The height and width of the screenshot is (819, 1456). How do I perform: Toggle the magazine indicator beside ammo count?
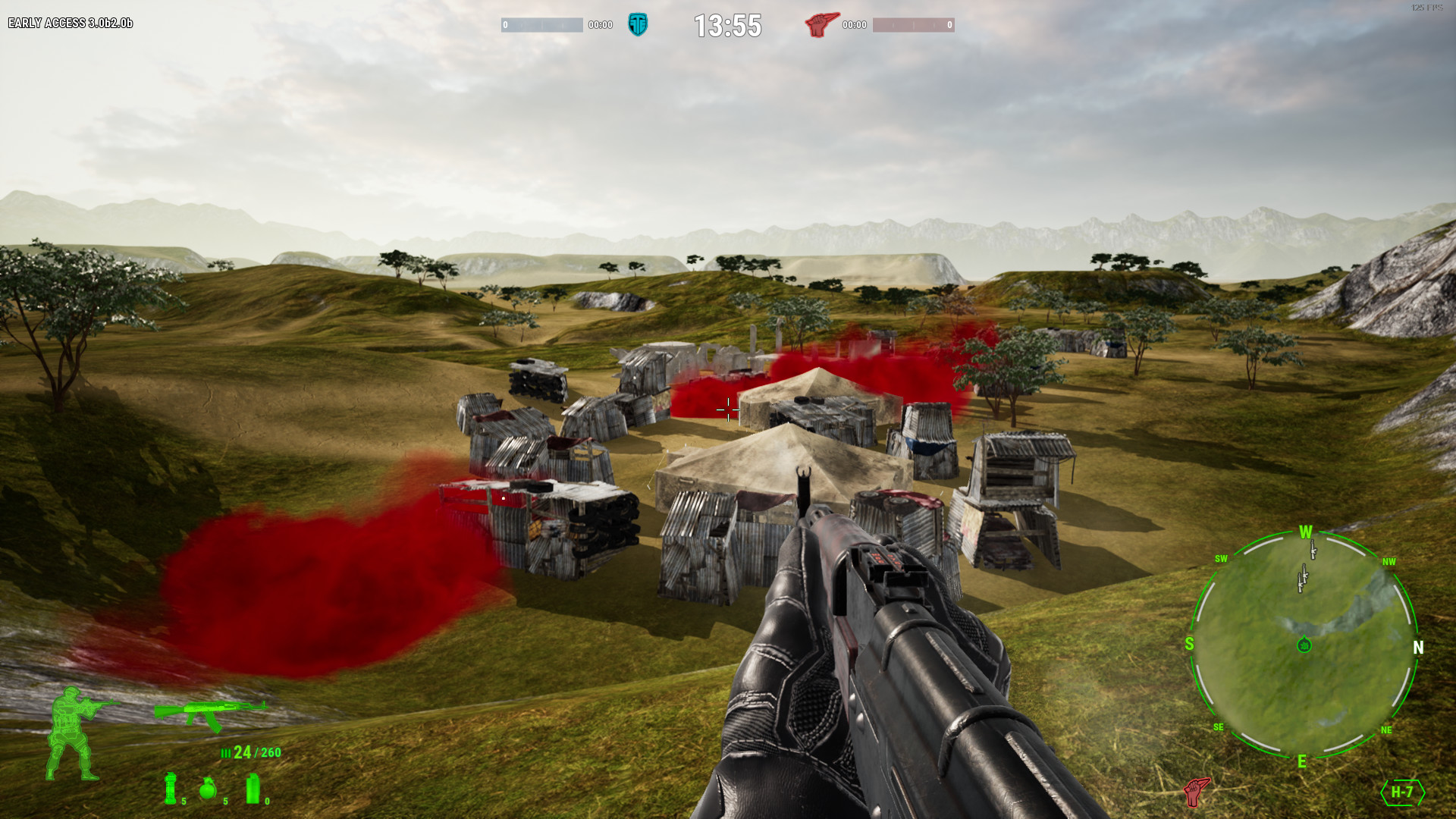[225, 753]
